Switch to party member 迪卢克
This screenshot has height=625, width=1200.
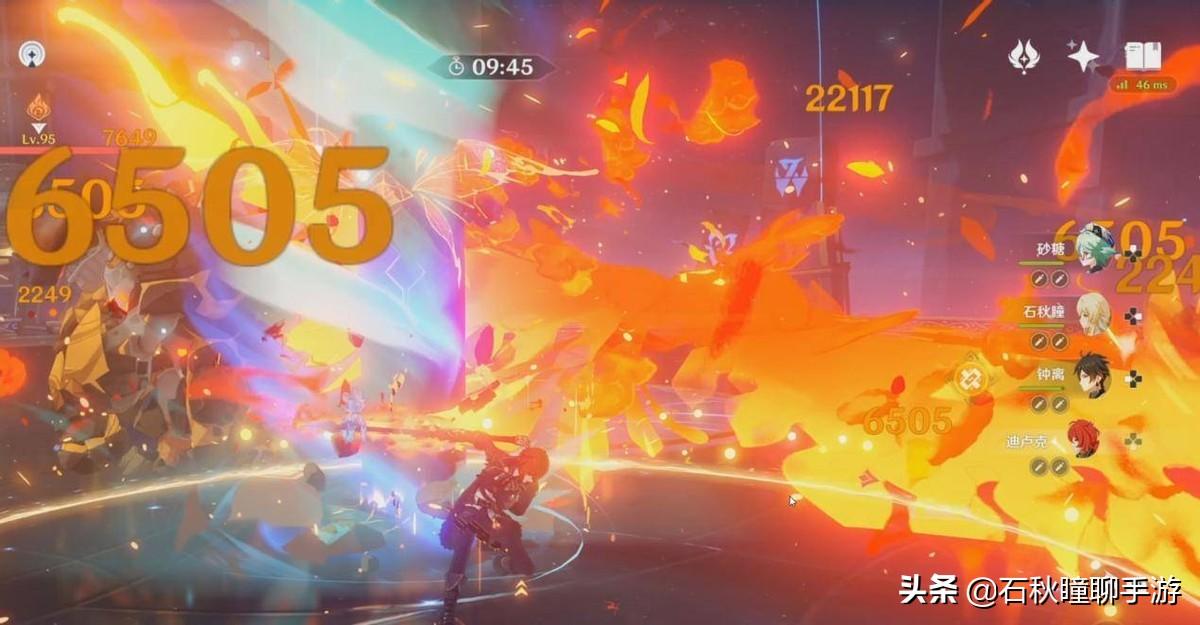[x=1091, y=440]
